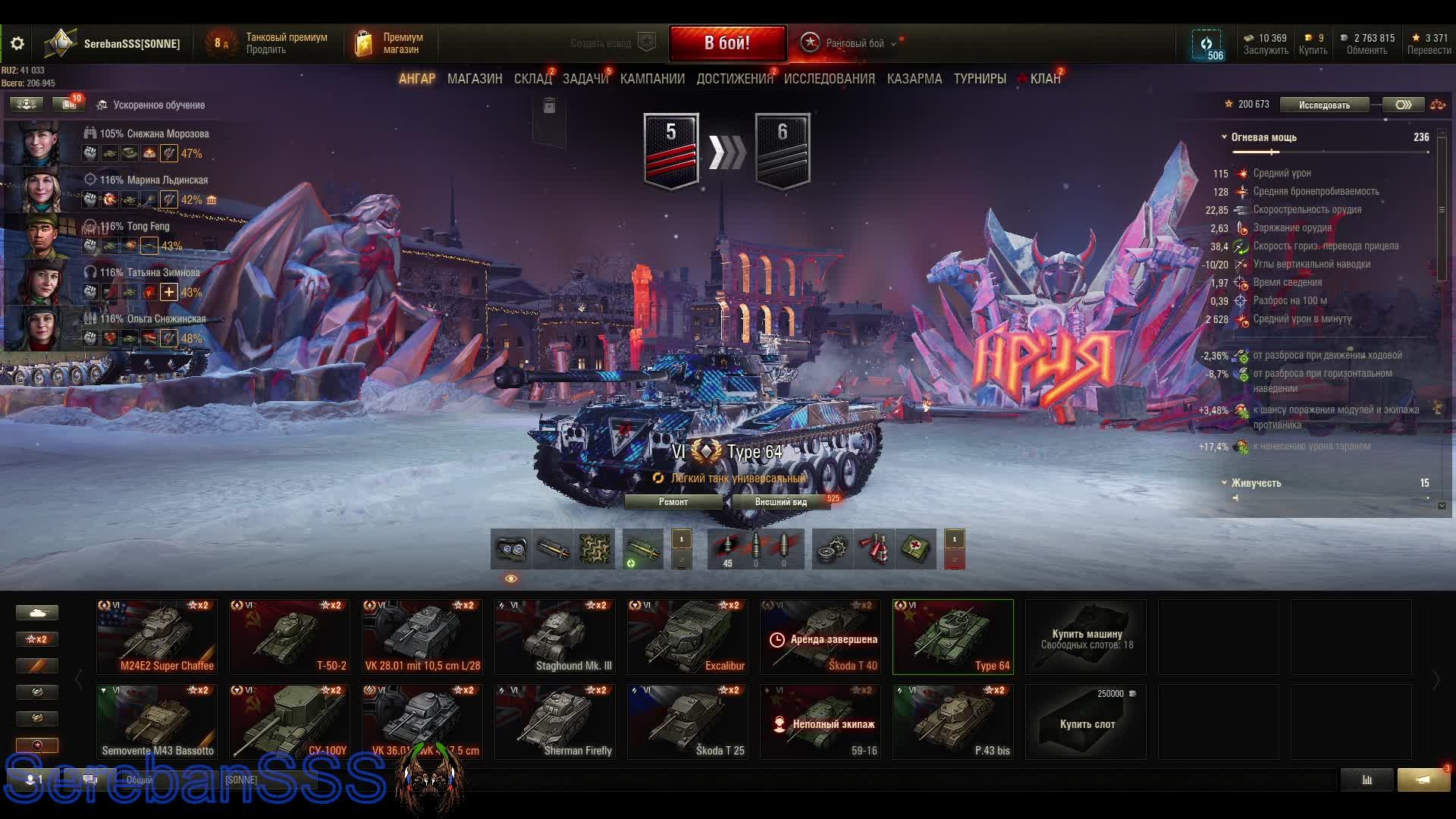Collapse the Огневая мощь section
1456x819 pixels.
[1224, 137]
